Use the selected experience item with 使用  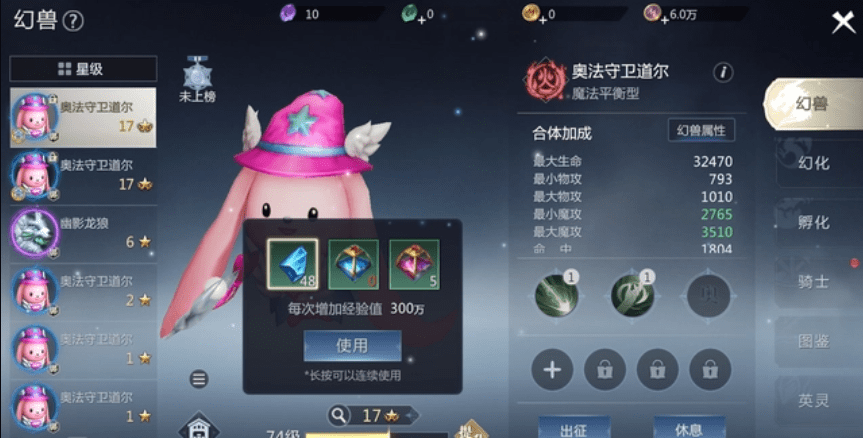[352, 345]
